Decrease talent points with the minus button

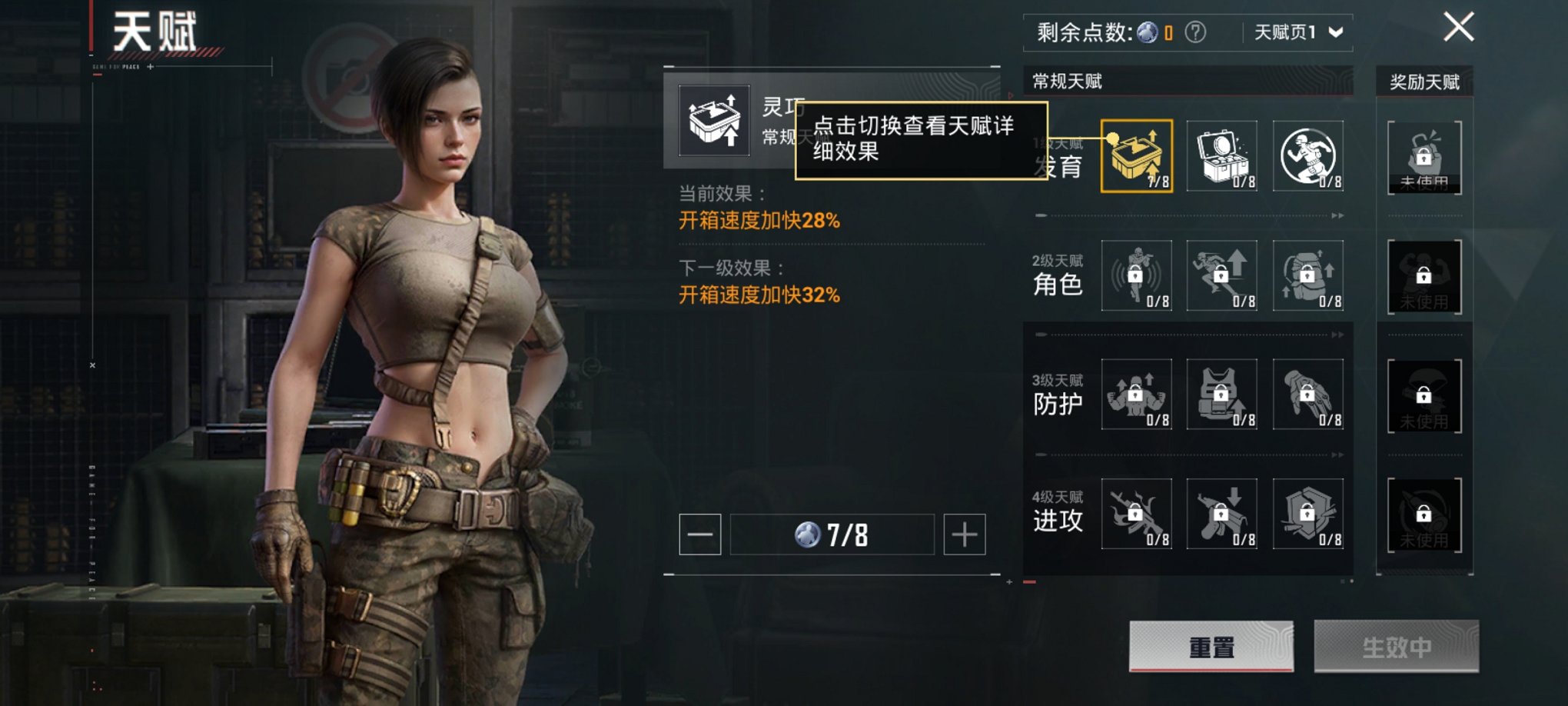(x=699, y=534)
